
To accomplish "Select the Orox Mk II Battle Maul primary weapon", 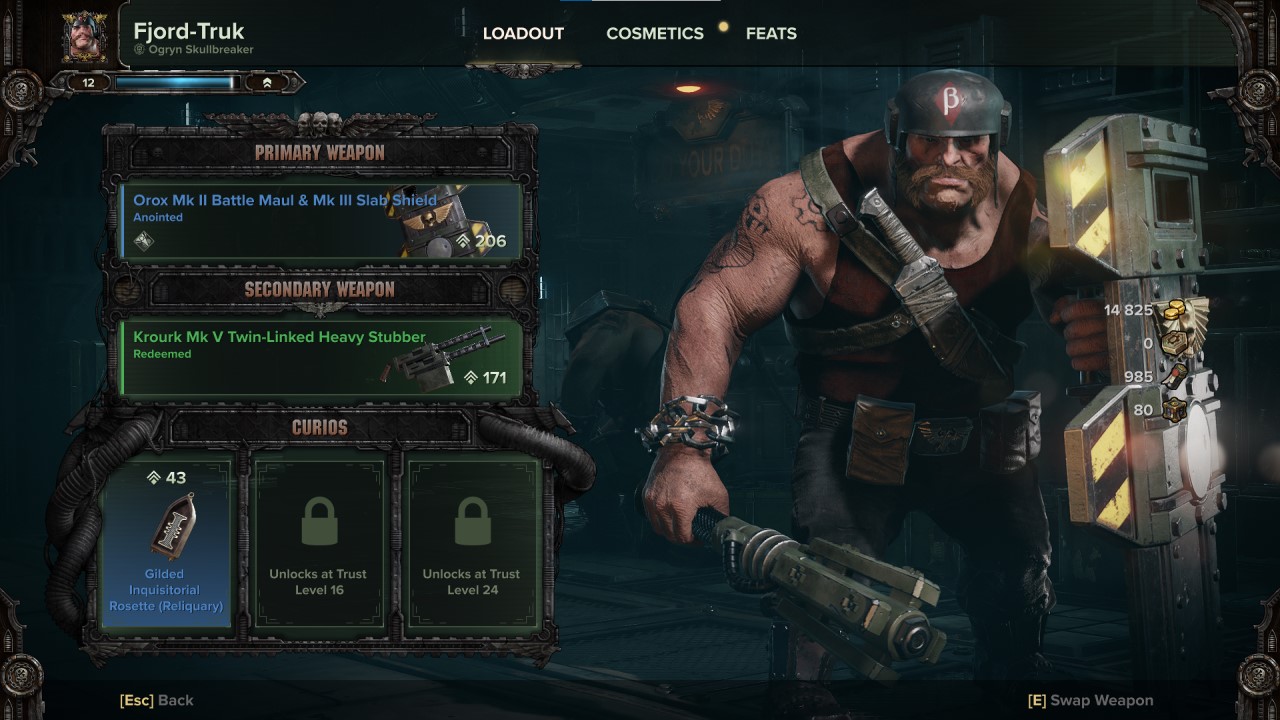I will tap(322, 220).
